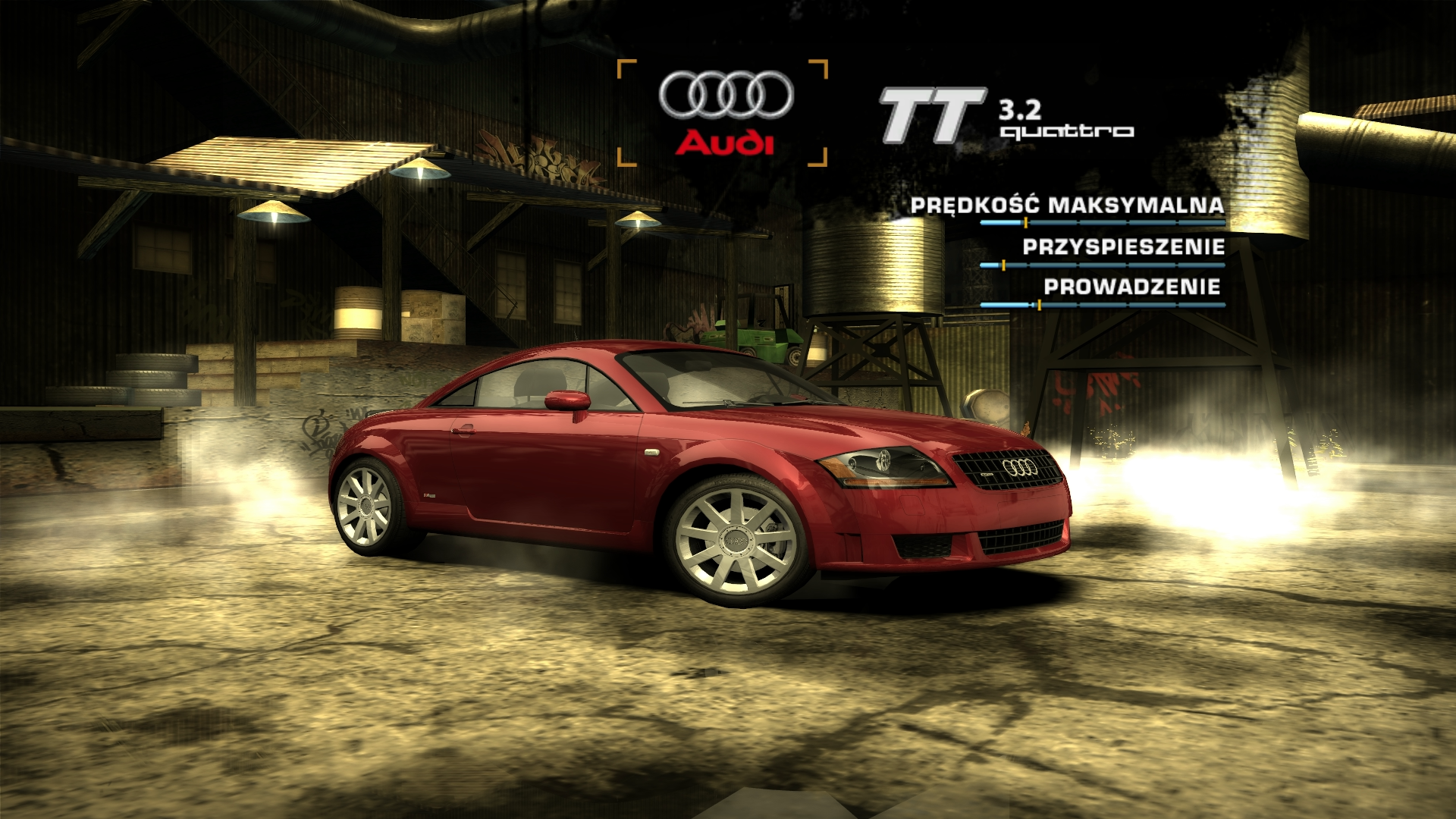Select the bracketed Audi manufacturer logo
Screen dimensions: 1456x819
click(x=724, y=112)
